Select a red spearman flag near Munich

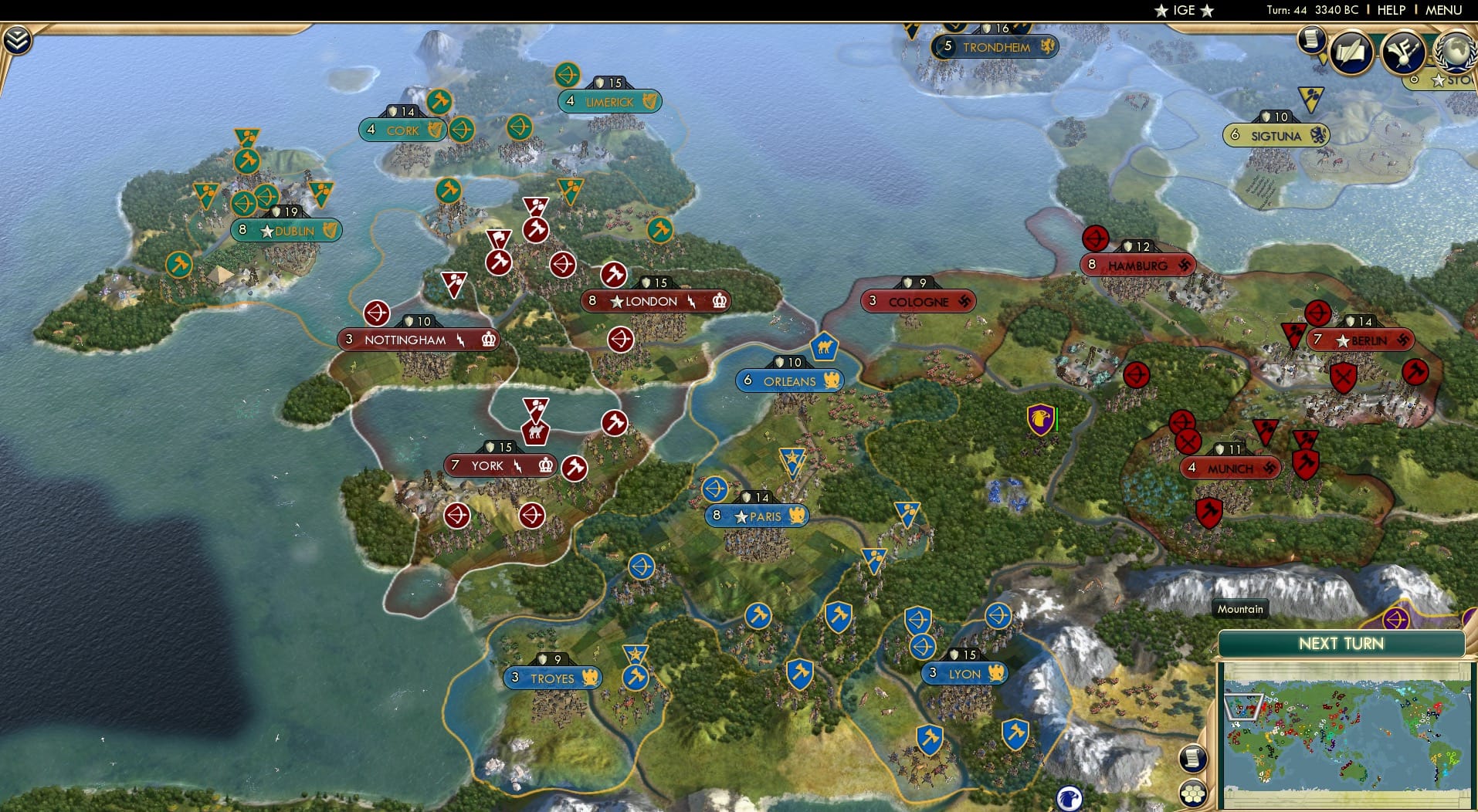coord(1187,442)
